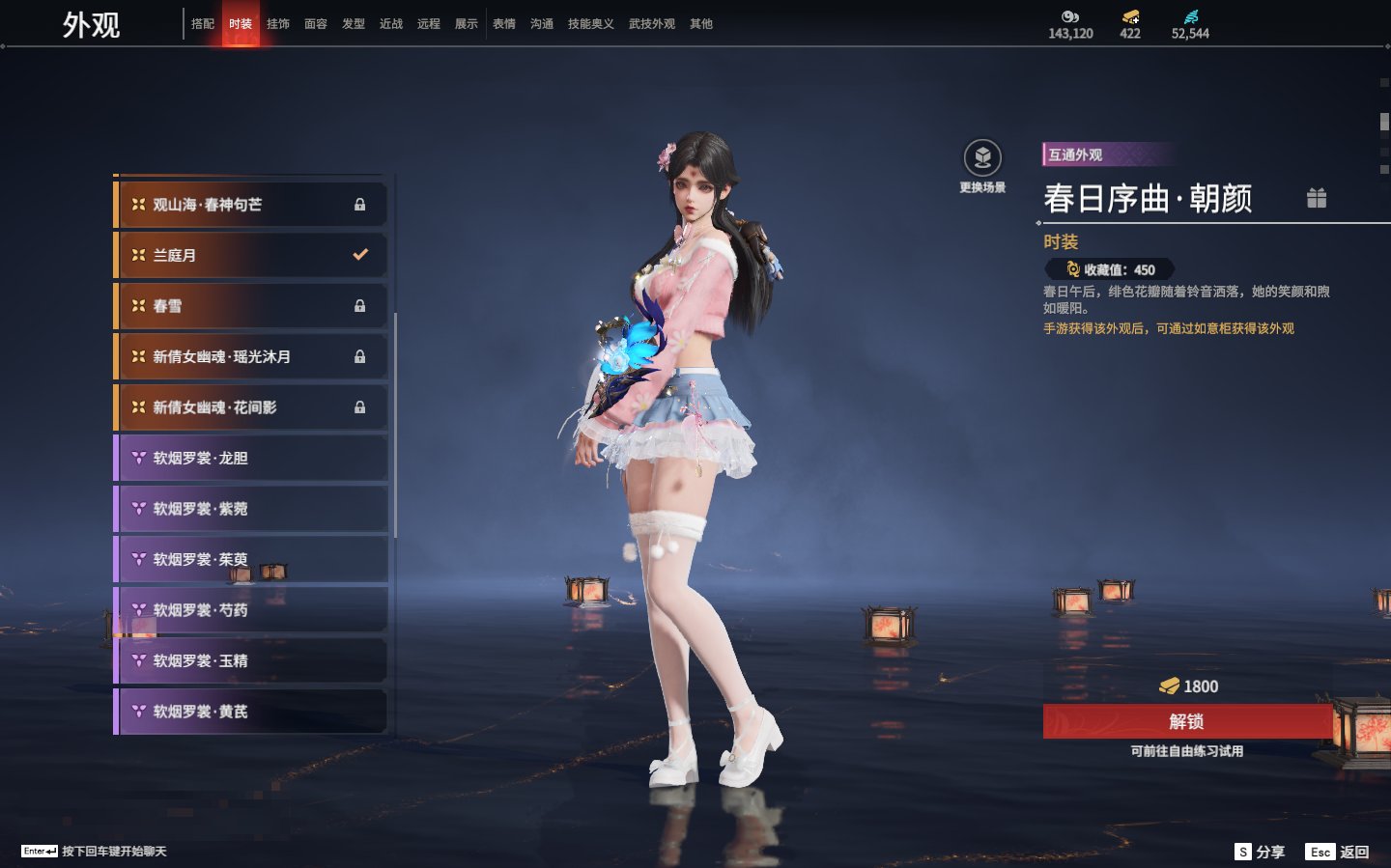Switch to the 技能奥义 tab
1391x868 pixels.
pos(590,24)
